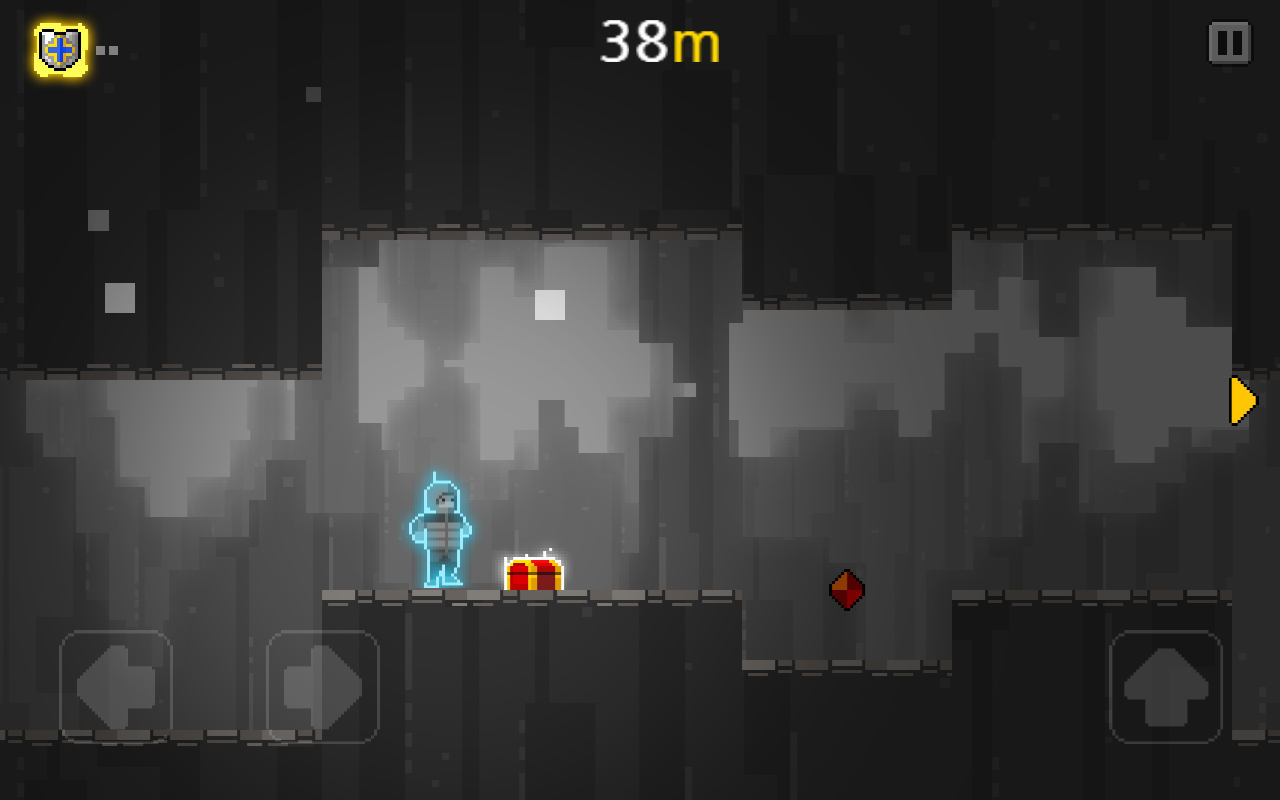Image resolution: width=1280 pixels, height=800 pixels.
Task: Toggle the shield buff by tapping its icon
Action: click(60, 46)
